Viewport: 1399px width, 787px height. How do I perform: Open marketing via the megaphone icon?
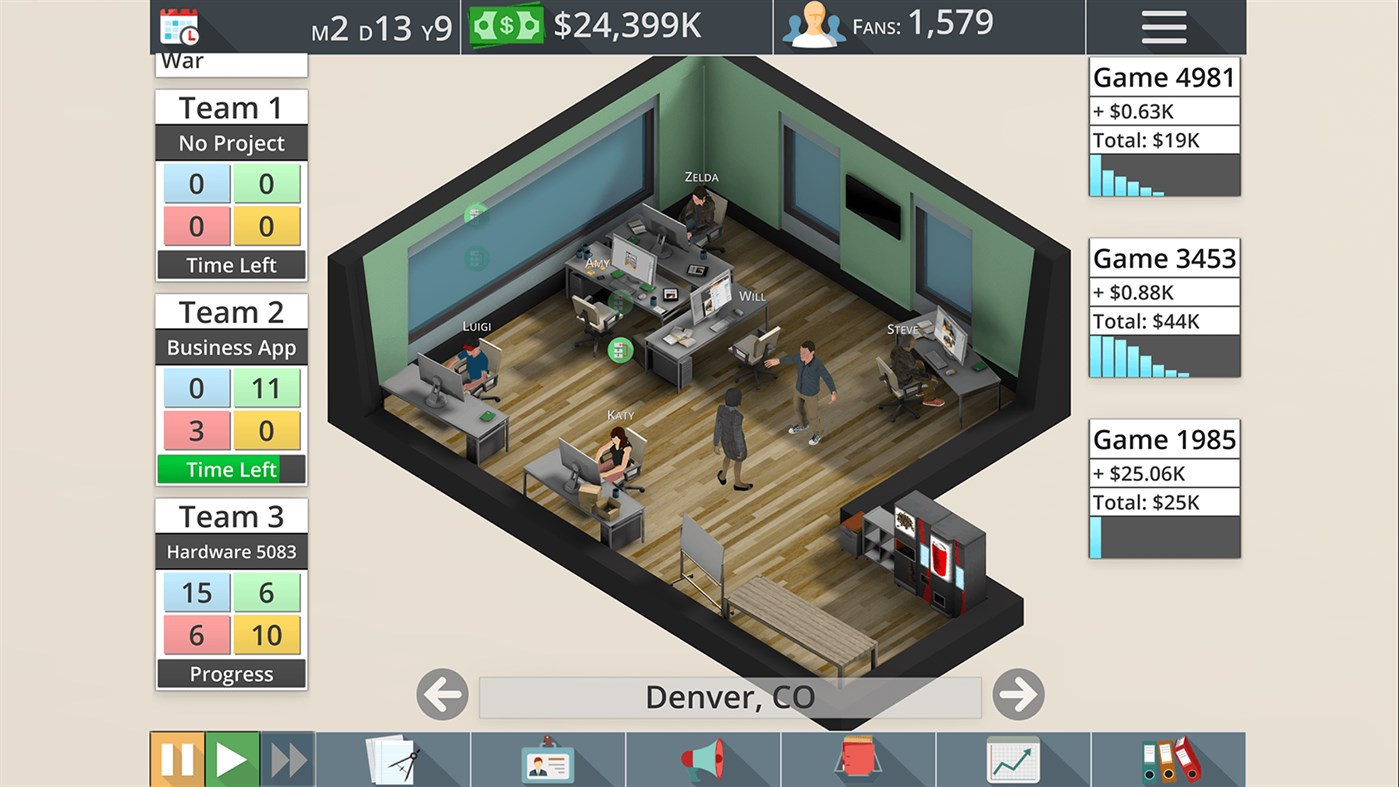(702, 759)
